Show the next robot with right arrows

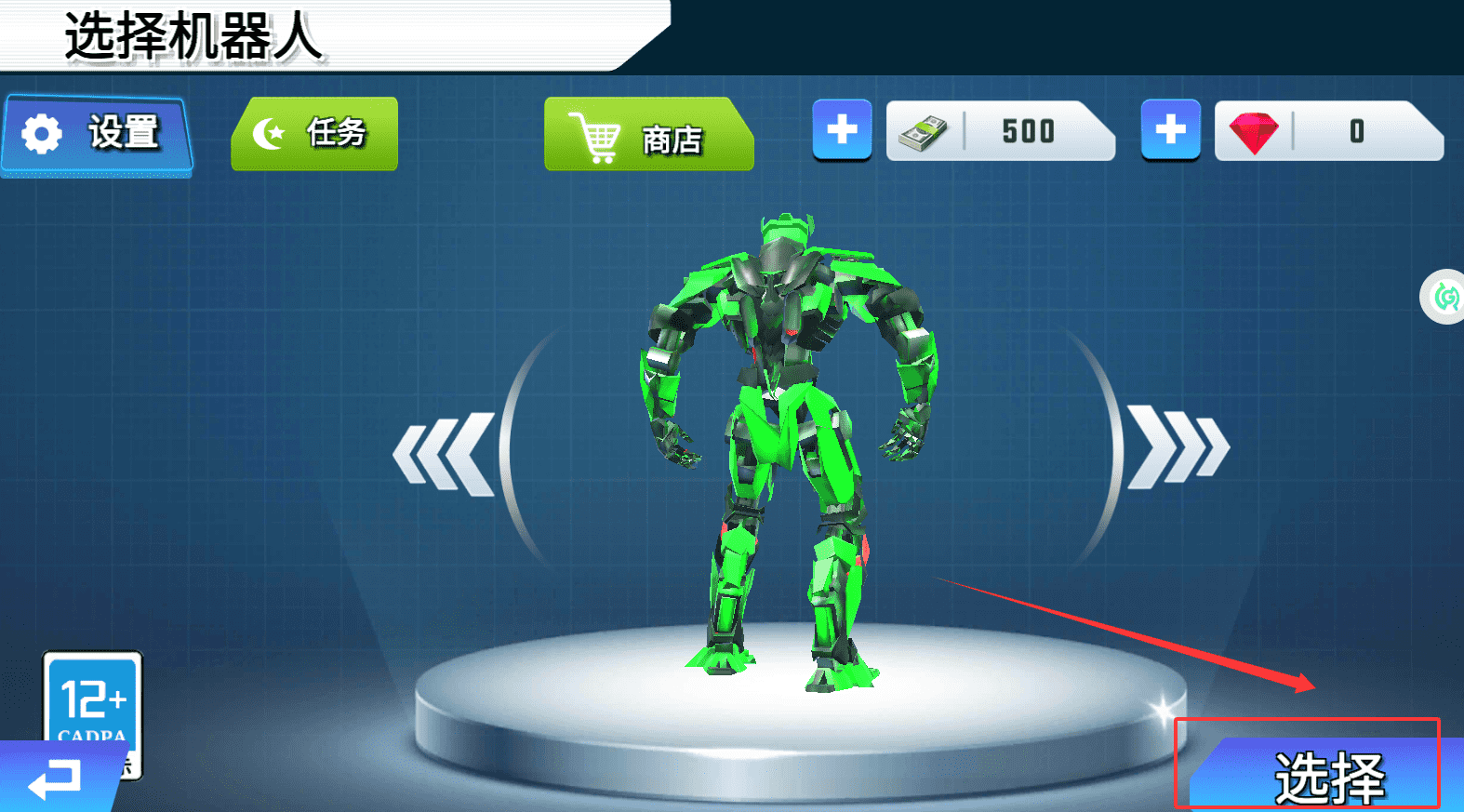pos(1178,449)
